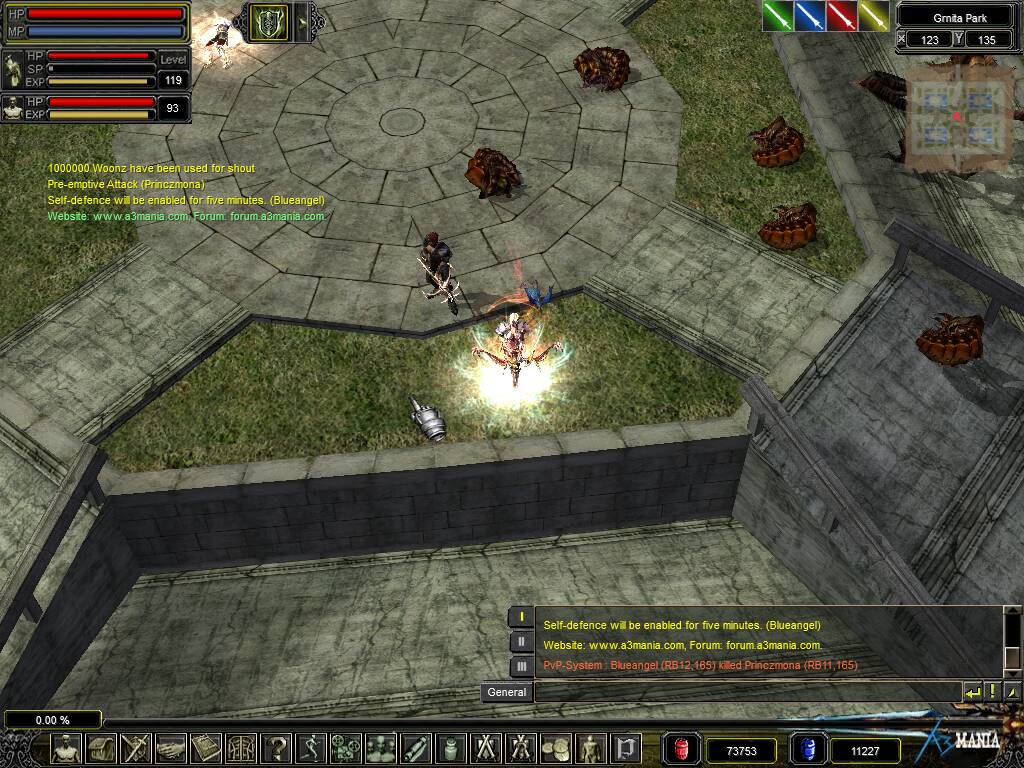Image resolution: width=1024 pixels, height=768 pixels.
Task: Switch to chat tab III
Action: coord(521,666)
